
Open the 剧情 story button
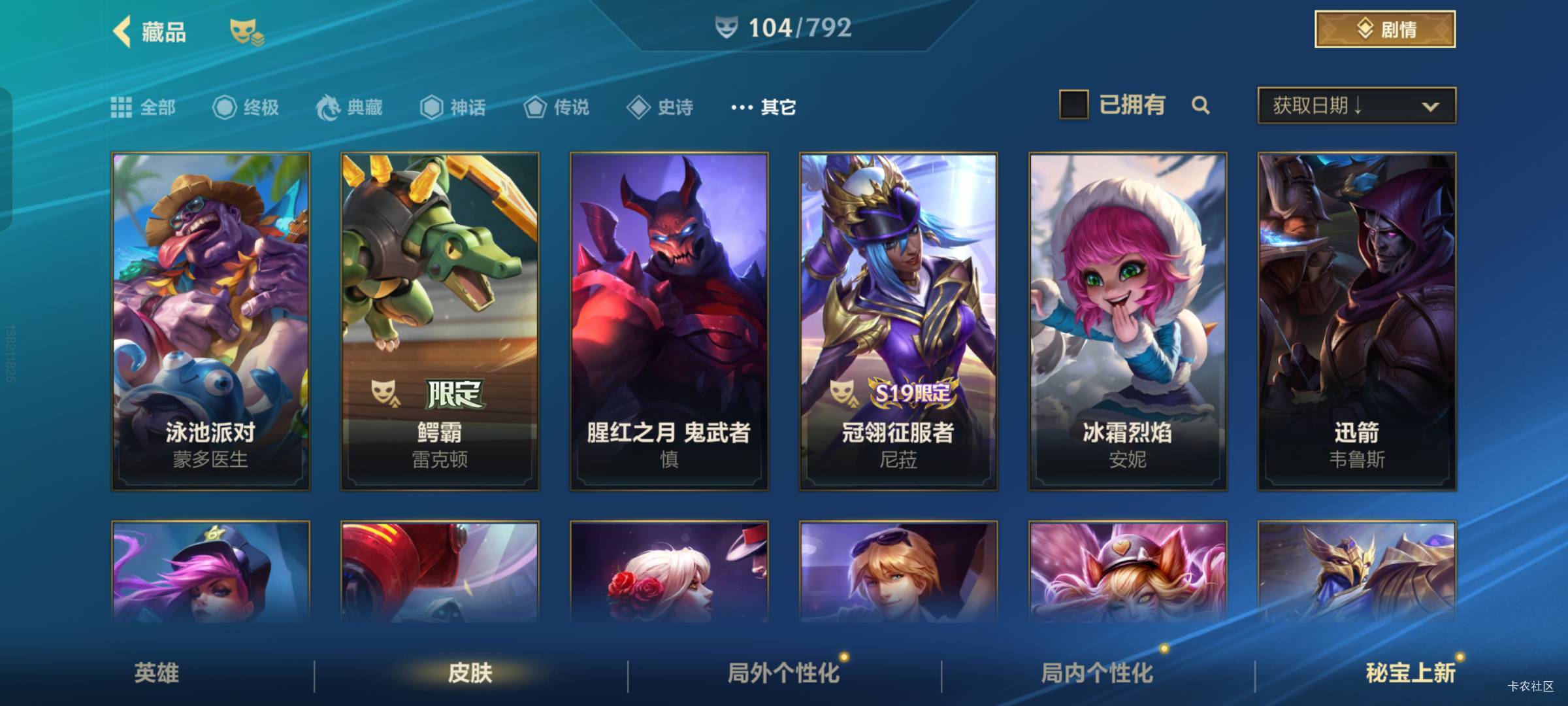1384,29
